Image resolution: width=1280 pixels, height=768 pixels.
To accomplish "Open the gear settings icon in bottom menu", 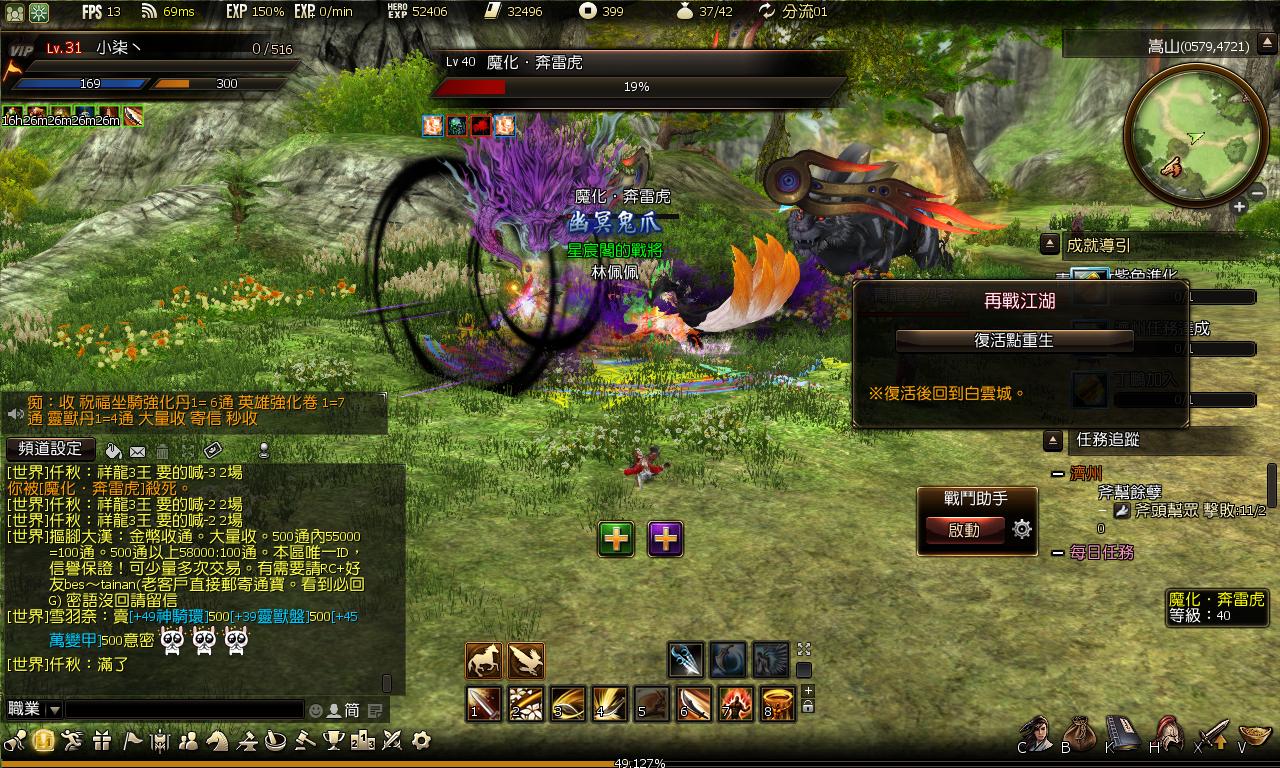I will (x=421, y=741).
